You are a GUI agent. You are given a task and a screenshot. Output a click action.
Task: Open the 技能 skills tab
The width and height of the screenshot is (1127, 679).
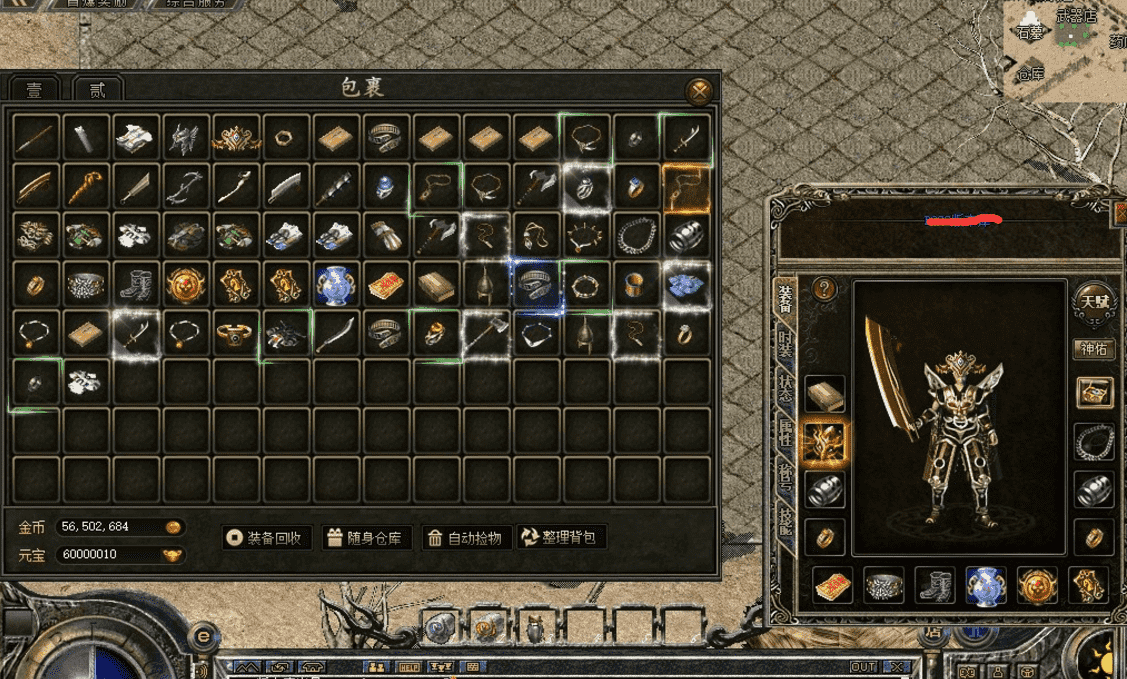[x=787, y=522]
